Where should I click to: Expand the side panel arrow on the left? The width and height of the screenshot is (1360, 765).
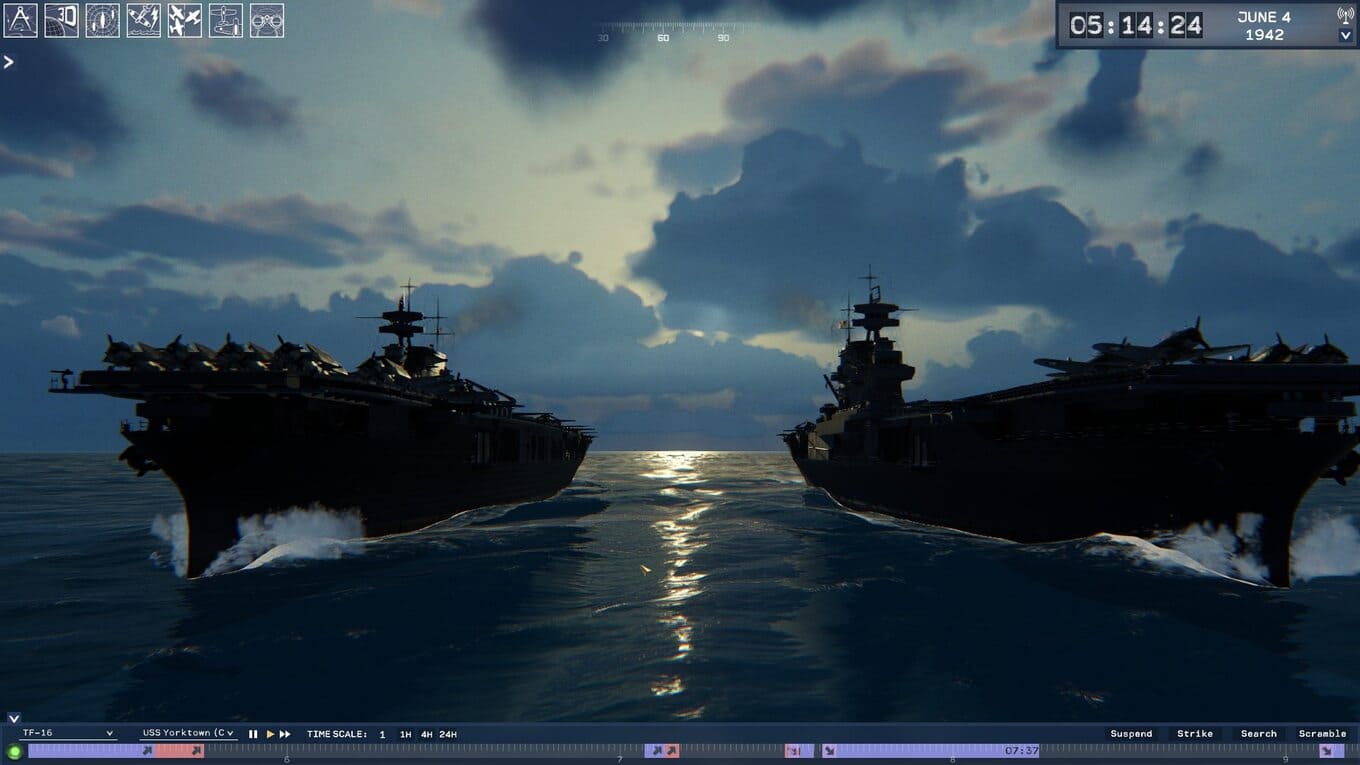tap(9, 62)
